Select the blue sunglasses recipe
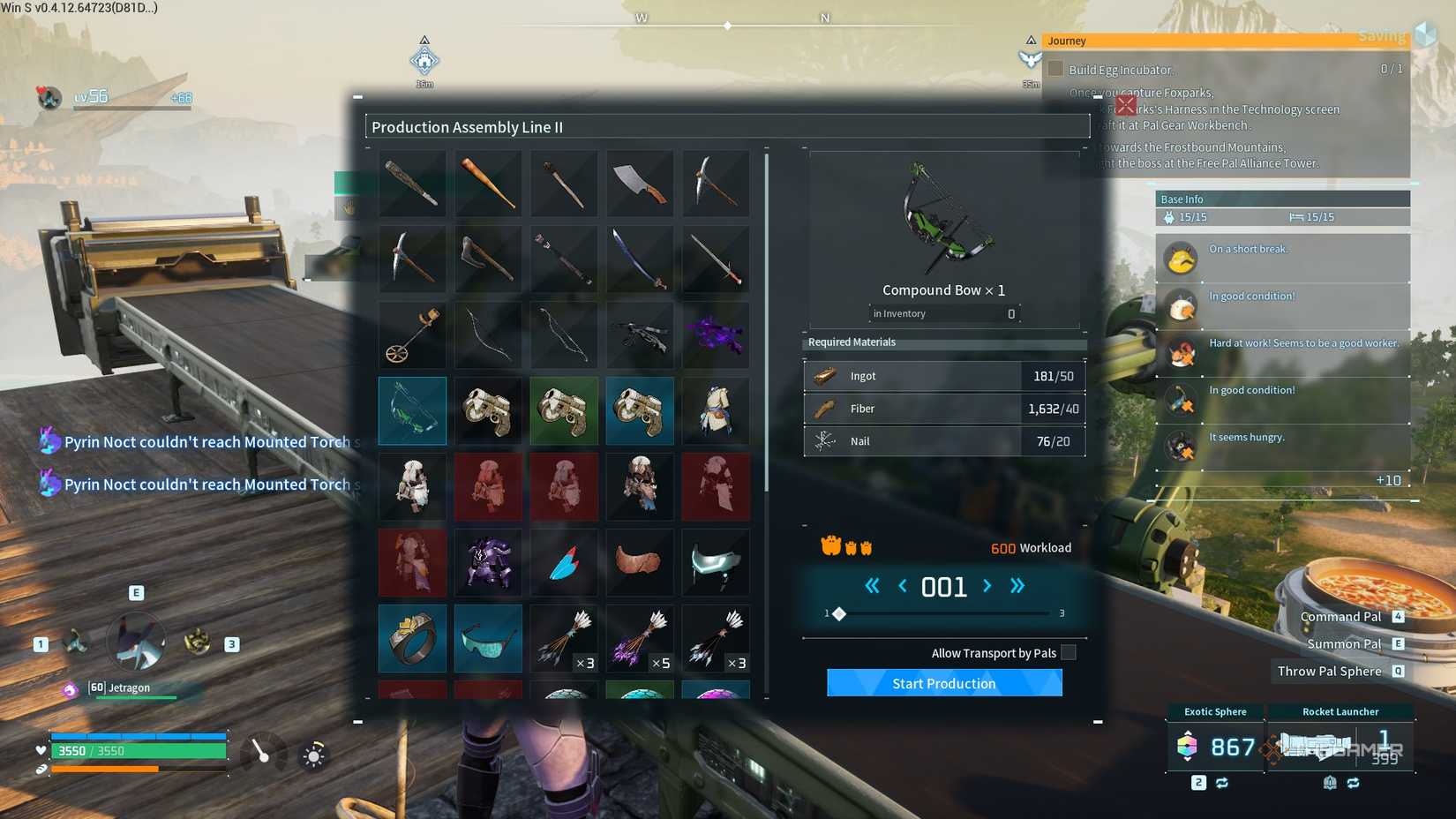The height and width of the screenshot is (819, 1456). 488,638
